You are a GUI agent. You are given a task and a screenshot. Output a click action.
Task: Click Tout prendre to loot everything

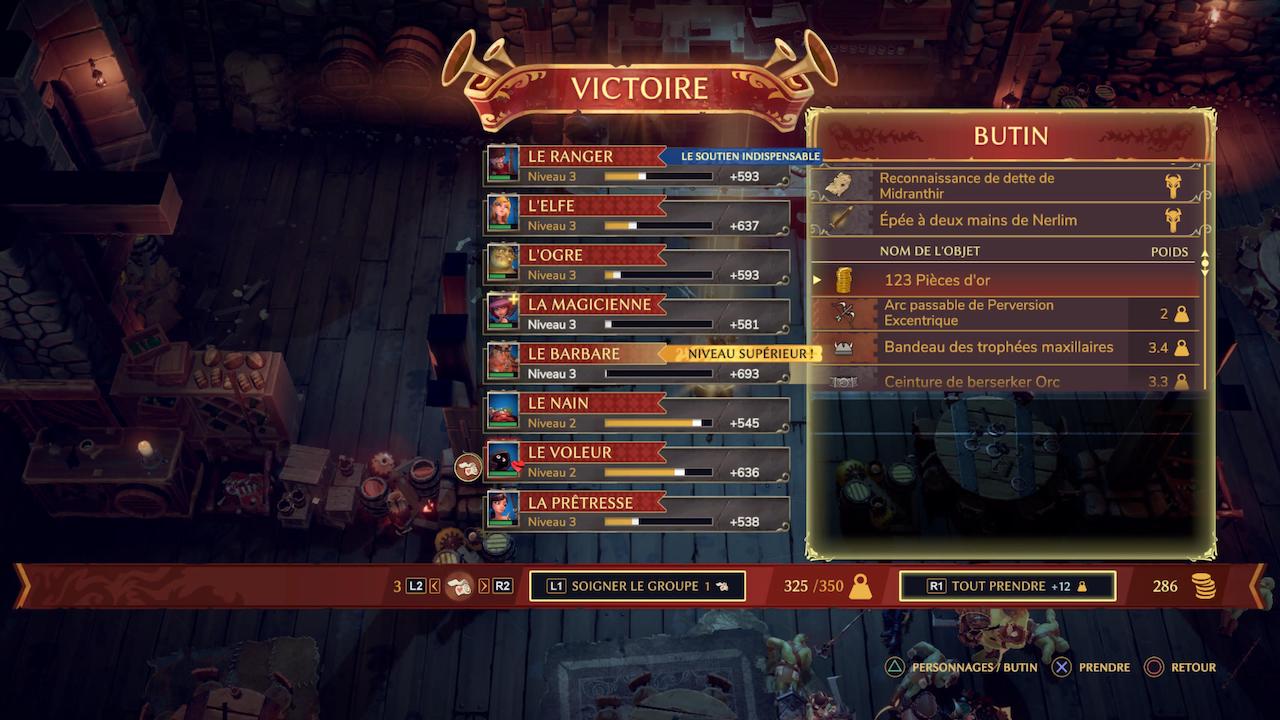(x=1007, y=586)
